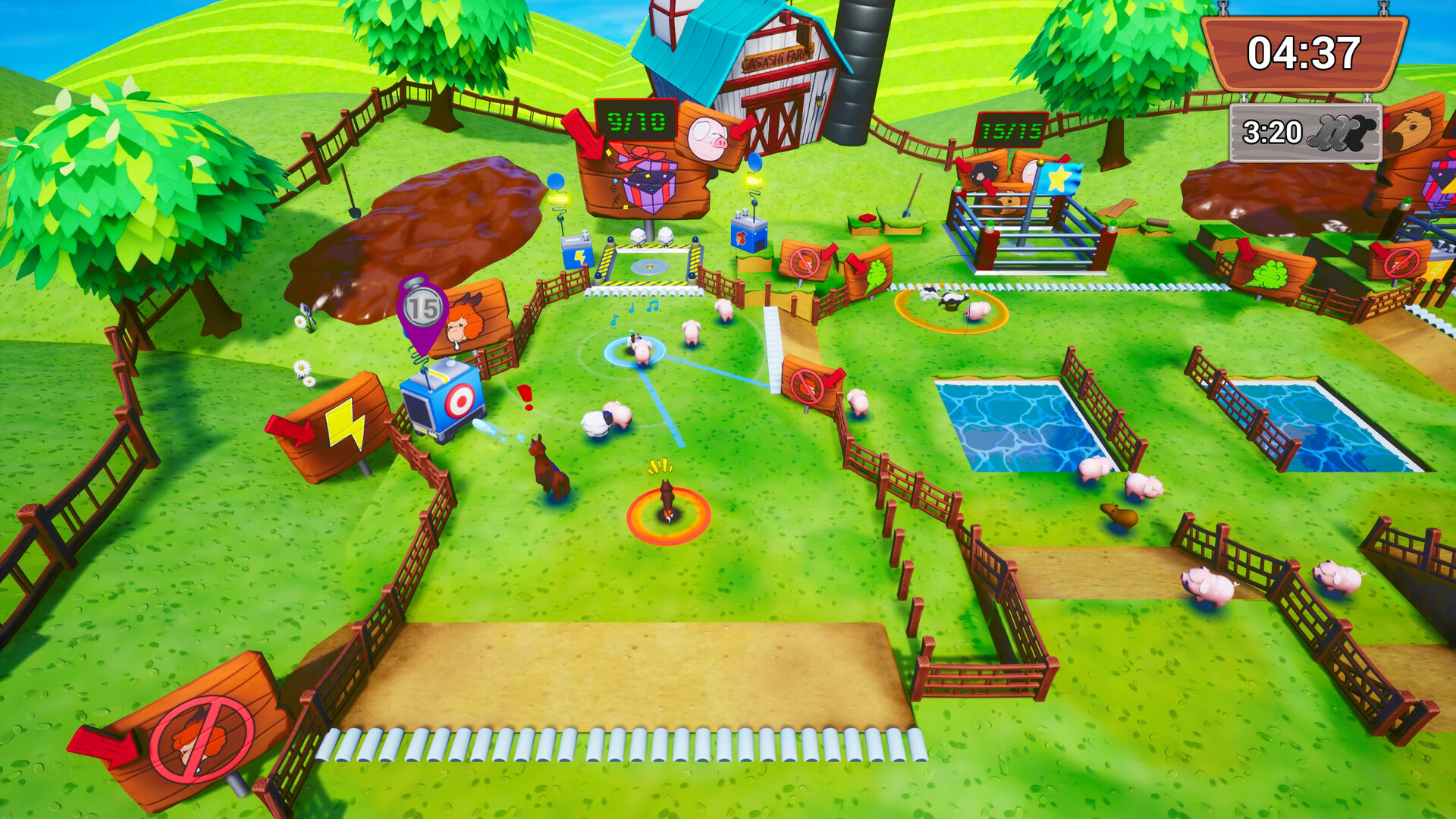Screen dimensions: 1456x819
Task: Click the green 9/10 counter panel
Action: (635, 121)
